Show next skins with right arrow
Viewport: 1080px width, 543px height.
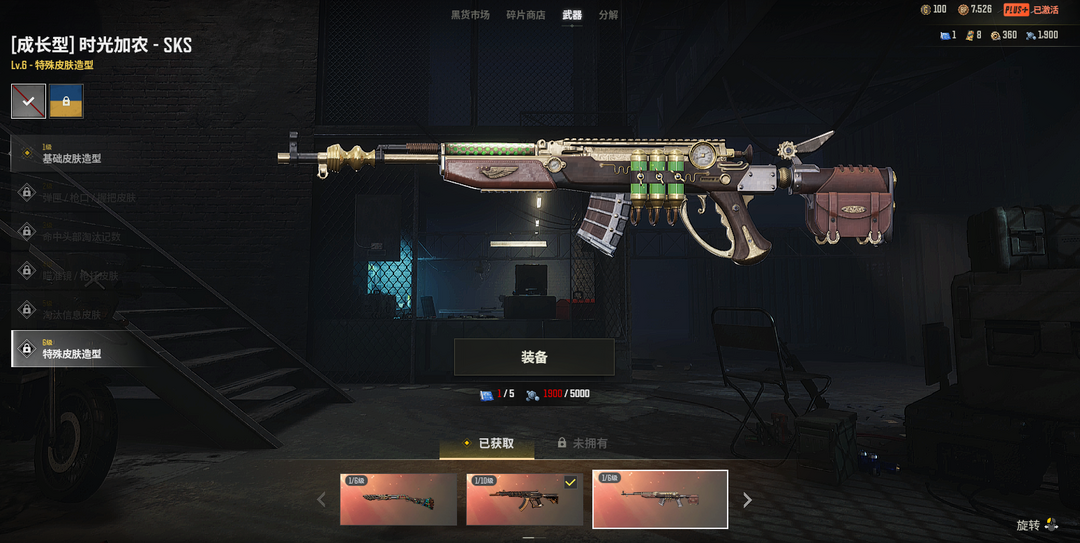point(747,500)
